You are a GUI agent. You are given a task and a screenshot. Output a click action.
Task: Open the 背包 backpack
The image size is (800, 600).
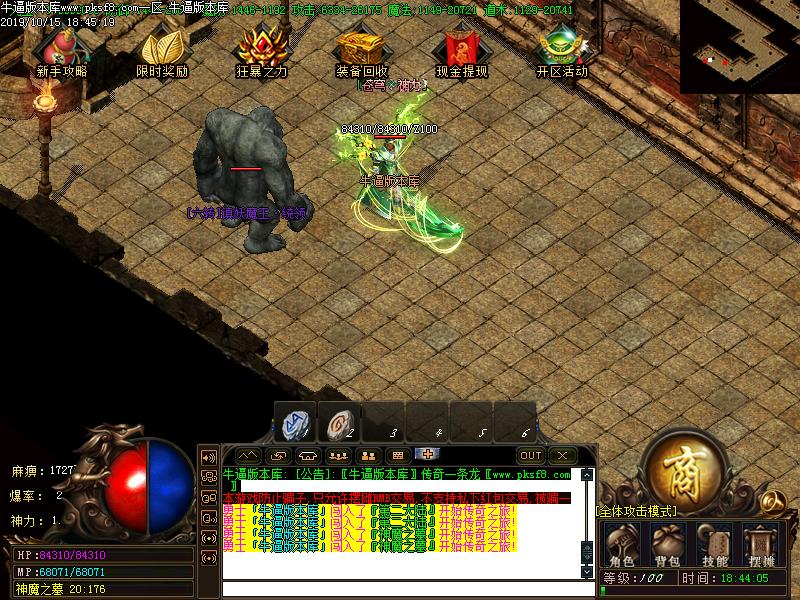coord(668,545)
